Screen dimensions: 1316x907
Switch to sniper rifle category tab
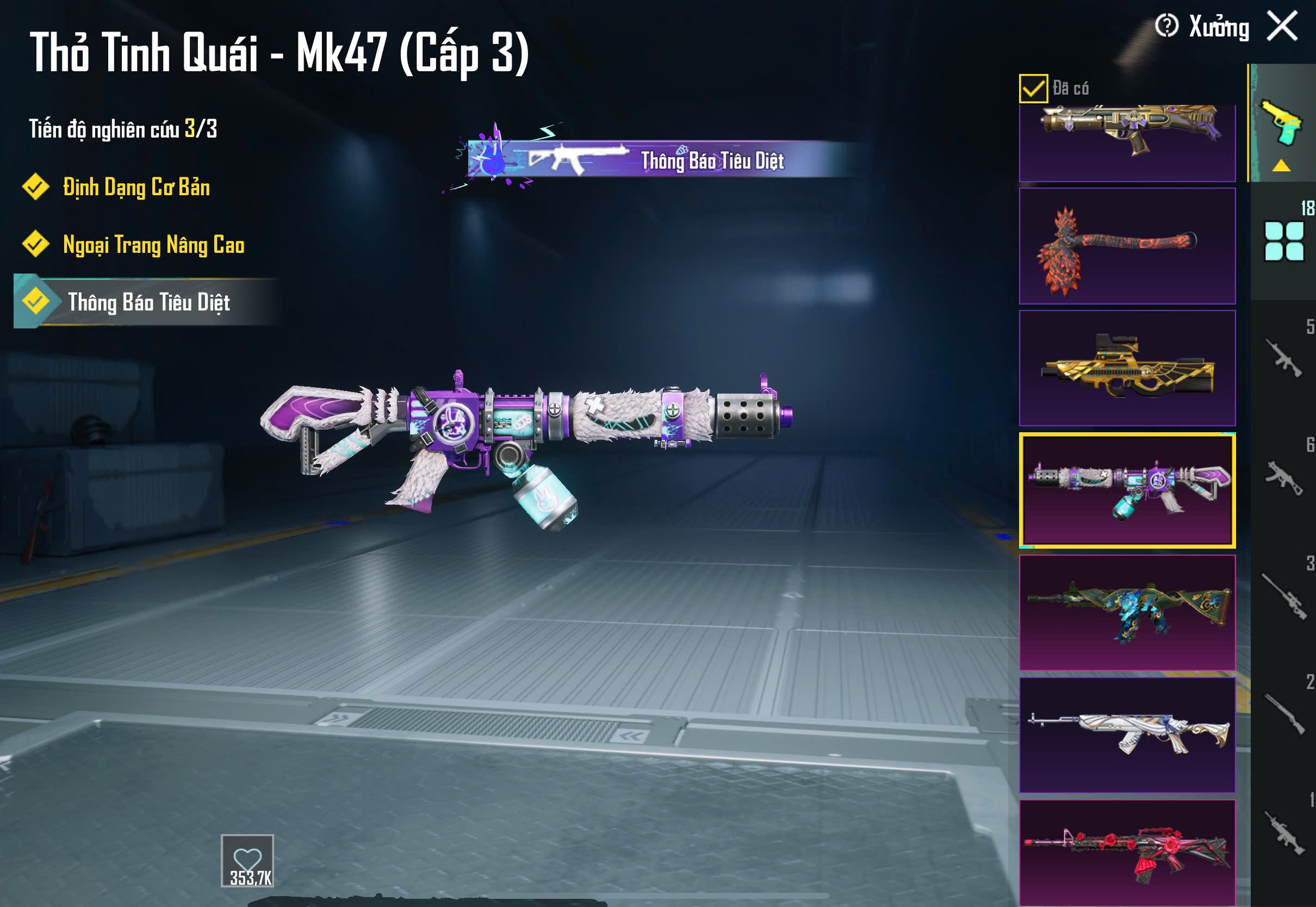1284,595
